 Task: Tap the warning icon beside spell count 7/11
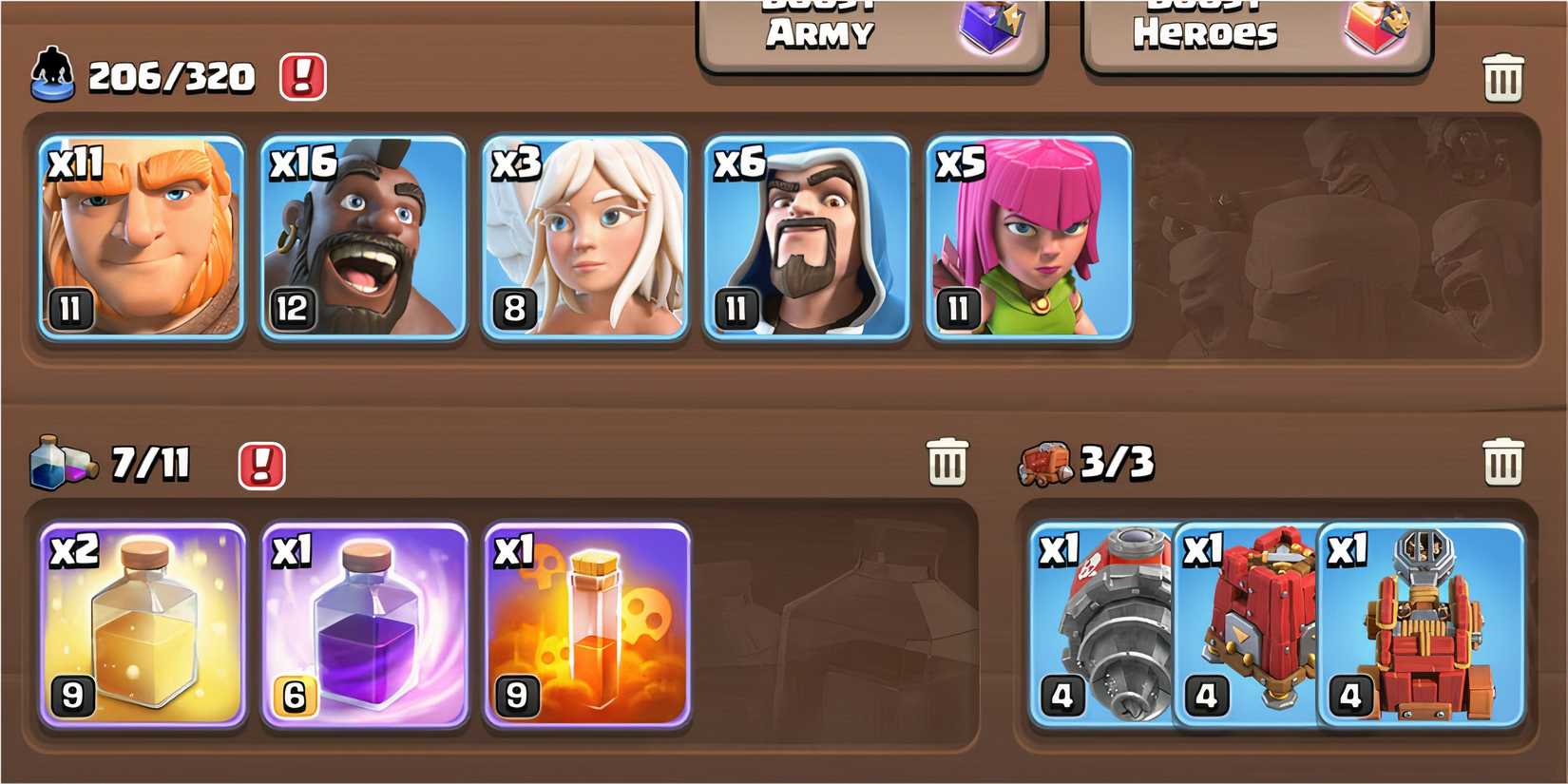pyautogui.click(x=261, y=464)
